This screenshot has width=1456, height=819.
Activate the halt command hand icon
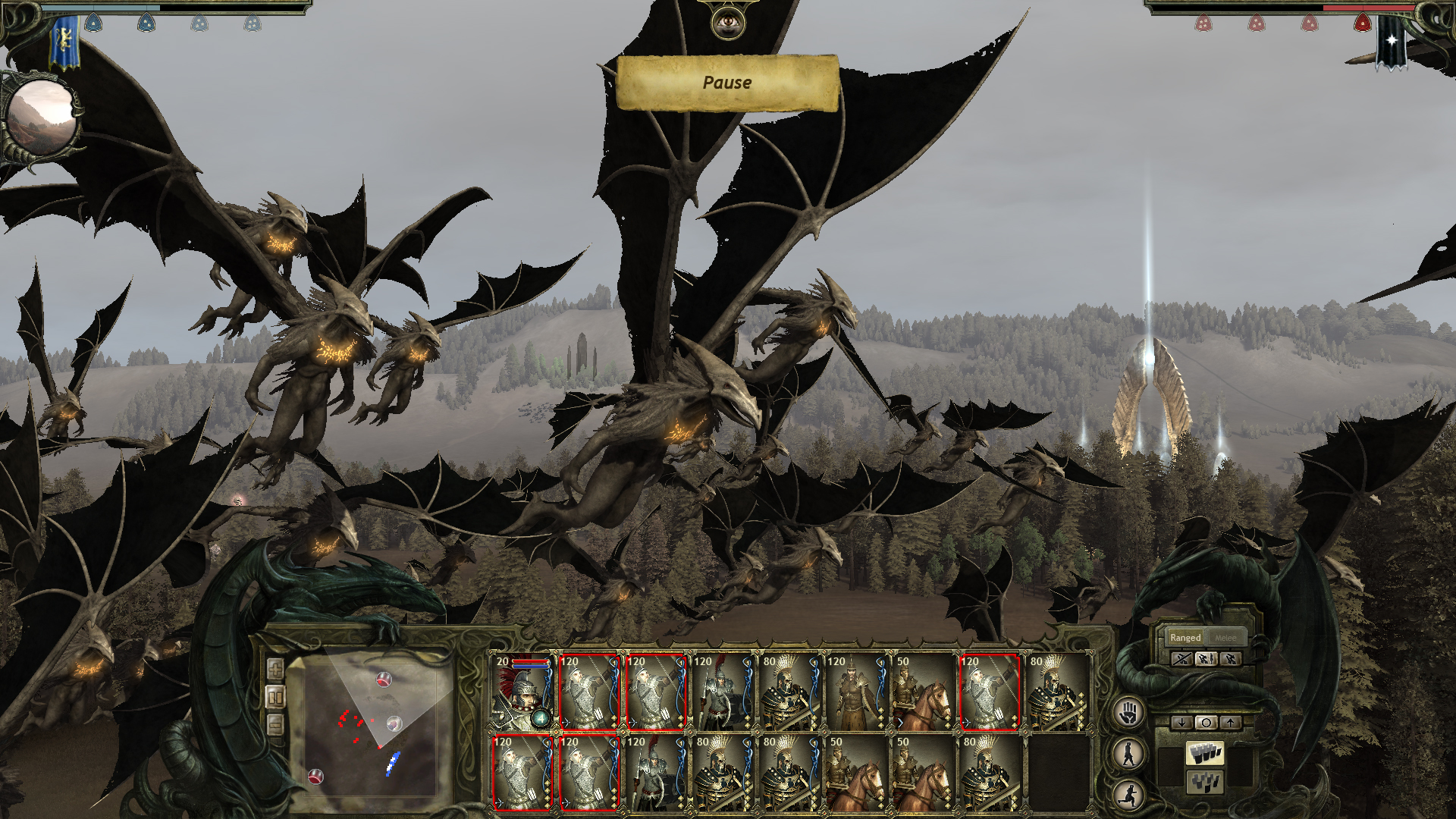(x=1130, y=713)
